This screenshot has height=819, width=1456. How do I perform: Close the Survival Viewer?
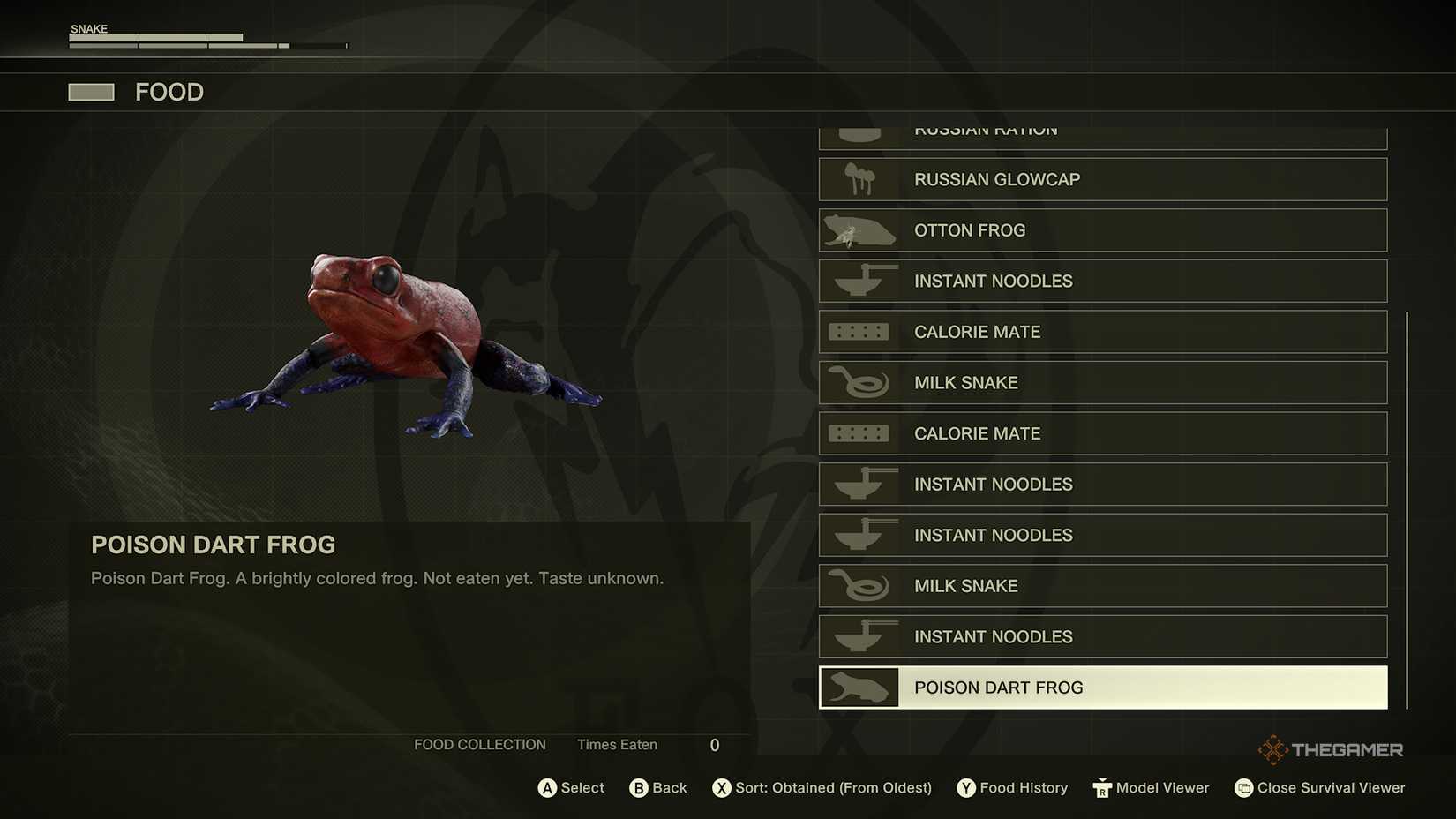pos(1318,787)
